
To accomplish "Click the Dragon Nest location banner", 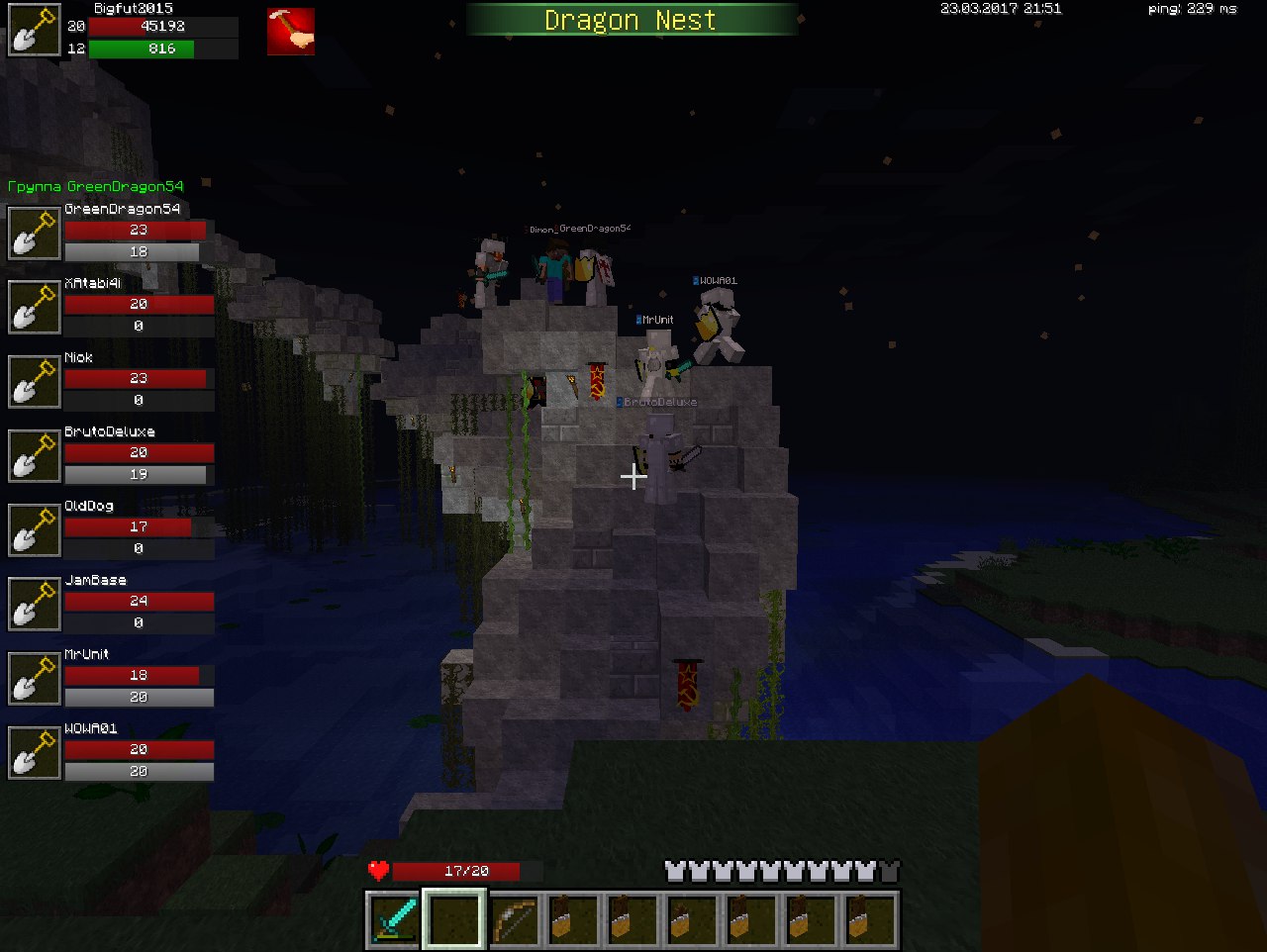I will 631,20.
